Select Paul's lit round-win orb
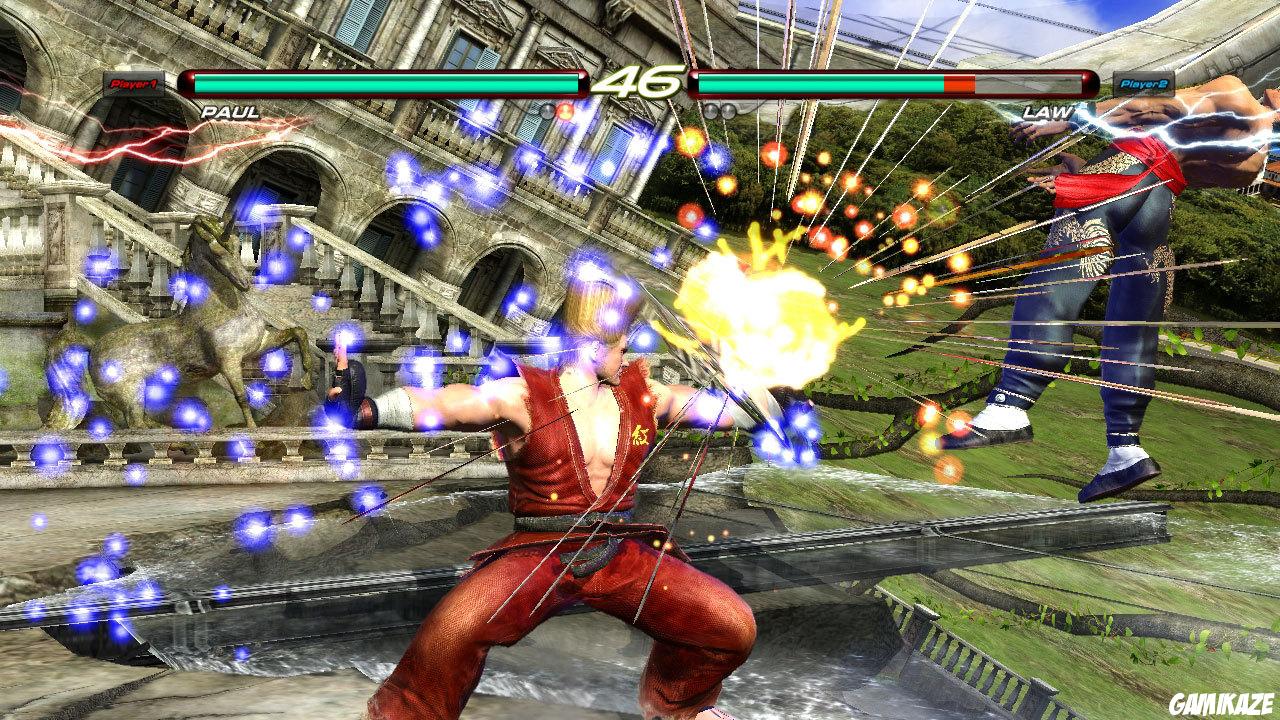Screen dimensions: 1280x720 [565, 112]
